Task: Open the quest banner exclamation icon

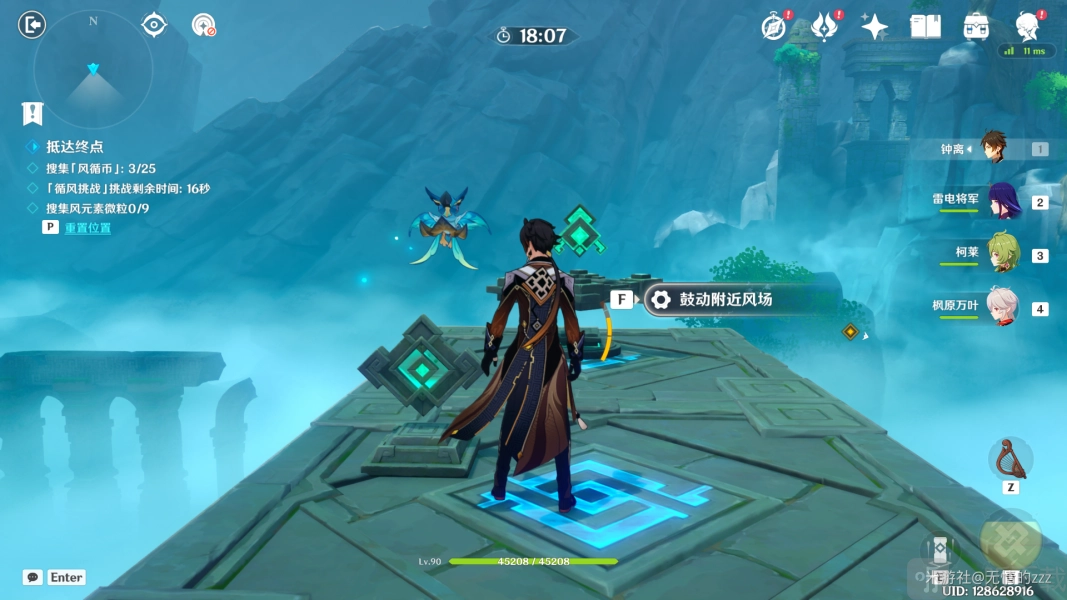Action: pos(33,113)
